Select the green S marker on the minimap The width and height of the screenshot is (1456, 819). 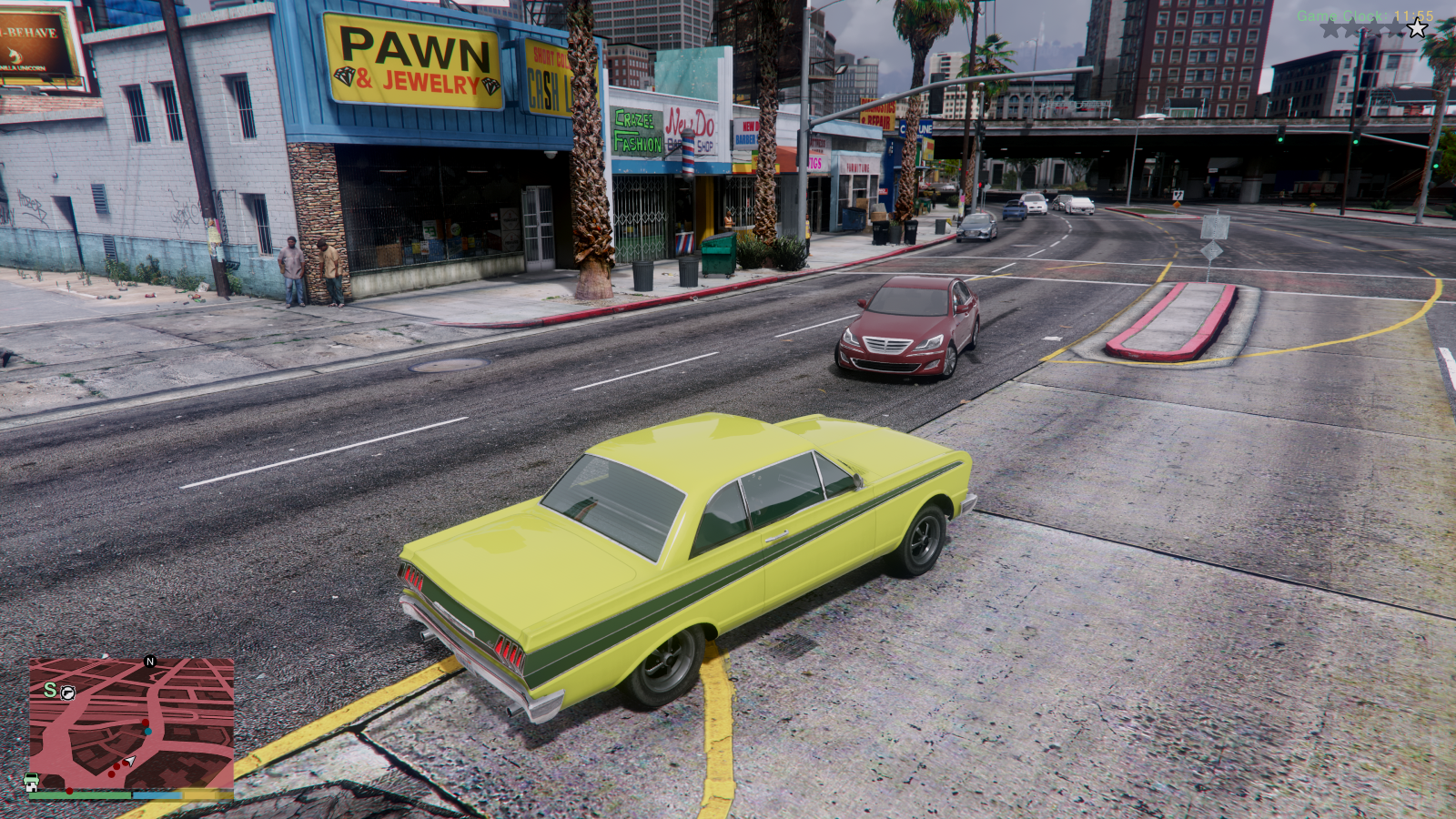pyautogui.click(x=50, y=690)
